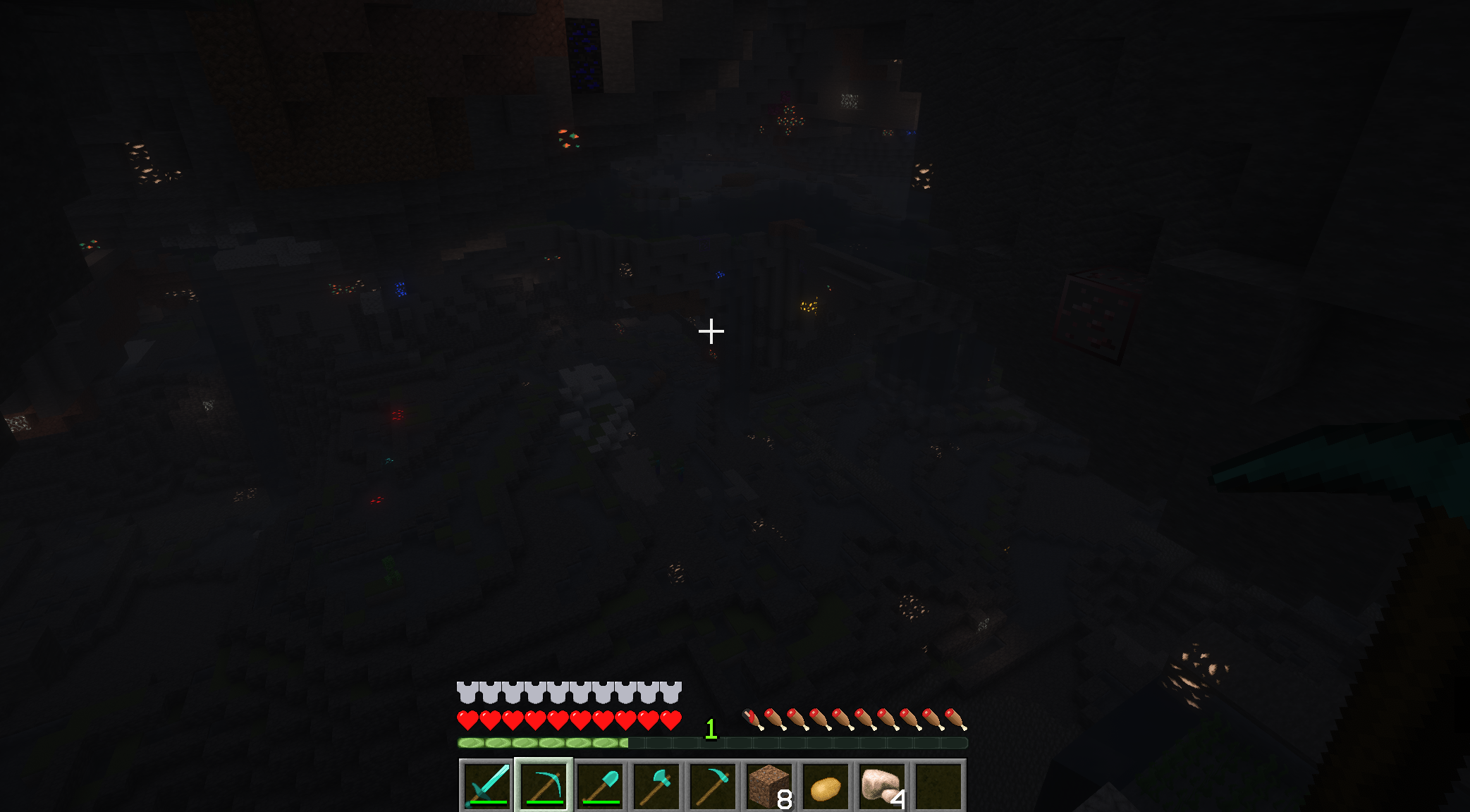Image resolution: width=1470 pixels, height=812 pixels.
Task: Click the empty ninth hotbar slot
Action: tap(938, 784)
